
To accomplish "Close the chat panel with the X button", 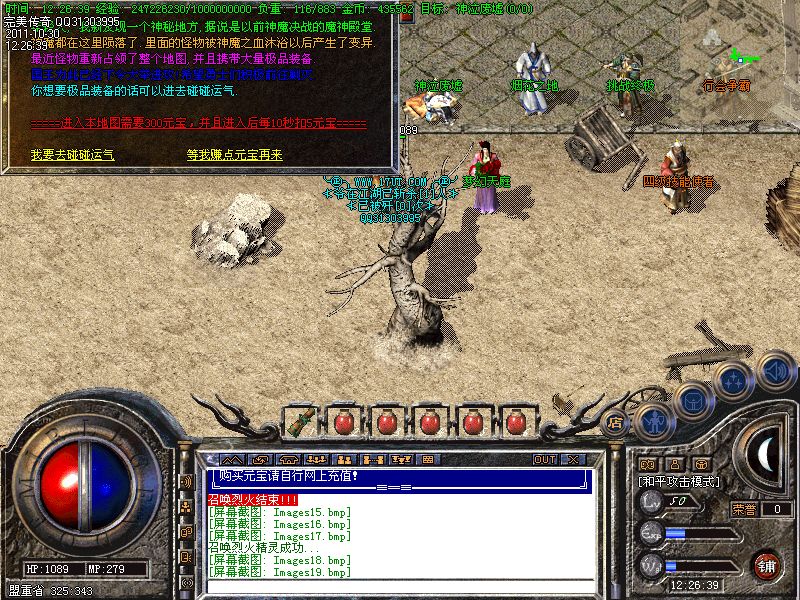I will click(572, 459).
